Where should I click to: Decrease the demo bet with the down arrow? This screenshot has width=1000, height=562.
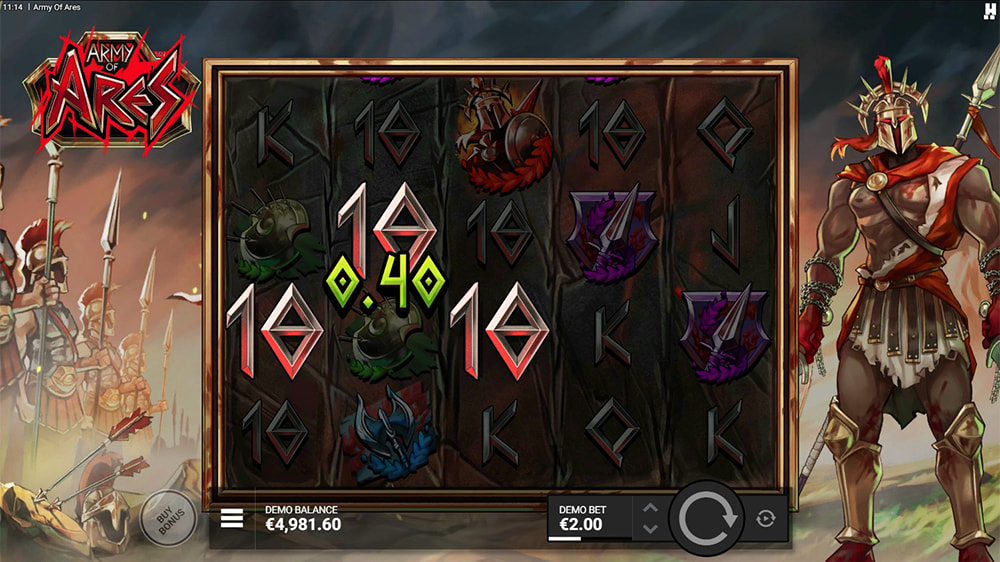[649, 529]
